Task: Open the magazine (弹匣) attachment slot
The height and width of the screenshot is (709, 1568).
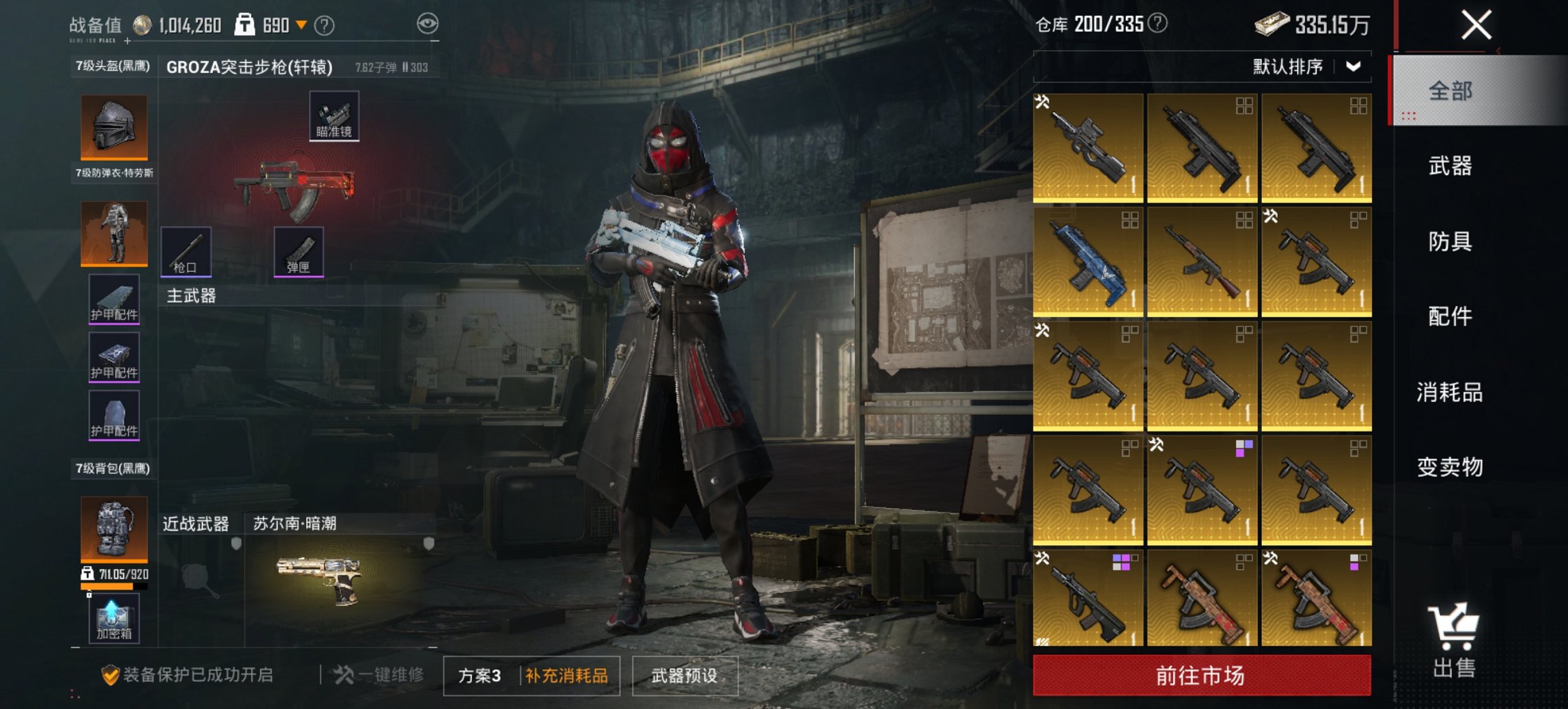Action: [301, 252]
